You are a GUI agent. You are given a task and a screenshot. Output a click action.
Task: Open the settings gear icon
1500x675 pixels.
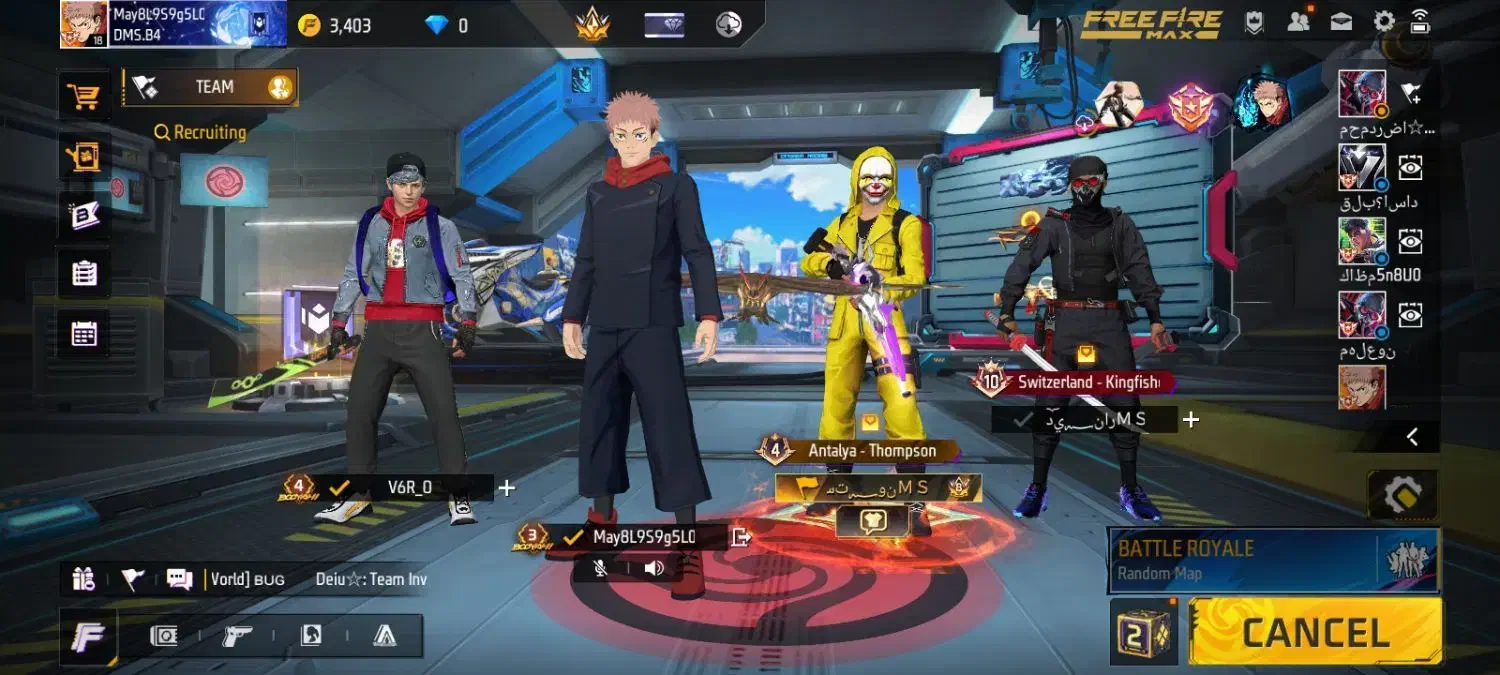[1384, 21]
